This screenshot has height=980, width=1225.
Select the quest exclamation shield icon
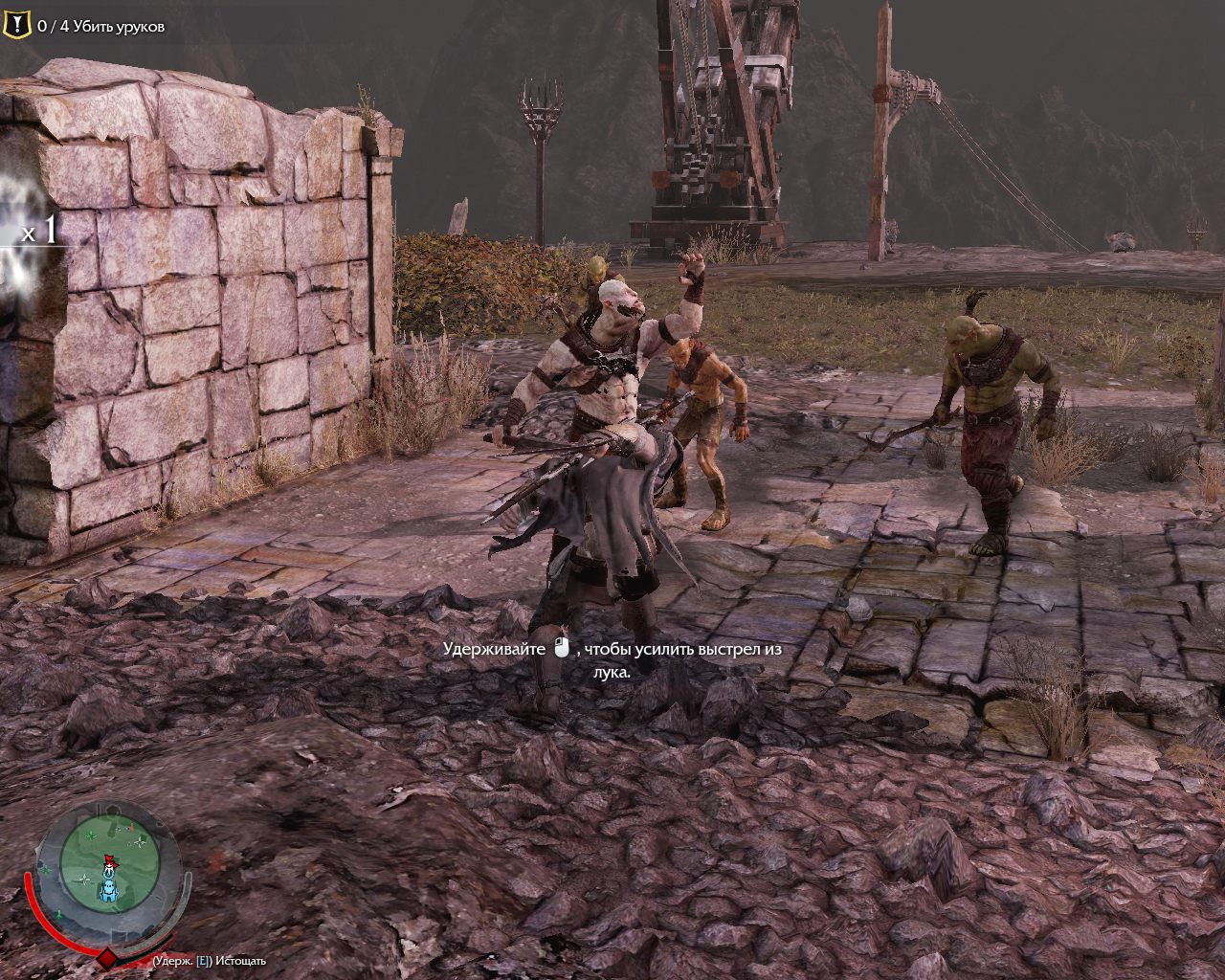tap(16, 25)
